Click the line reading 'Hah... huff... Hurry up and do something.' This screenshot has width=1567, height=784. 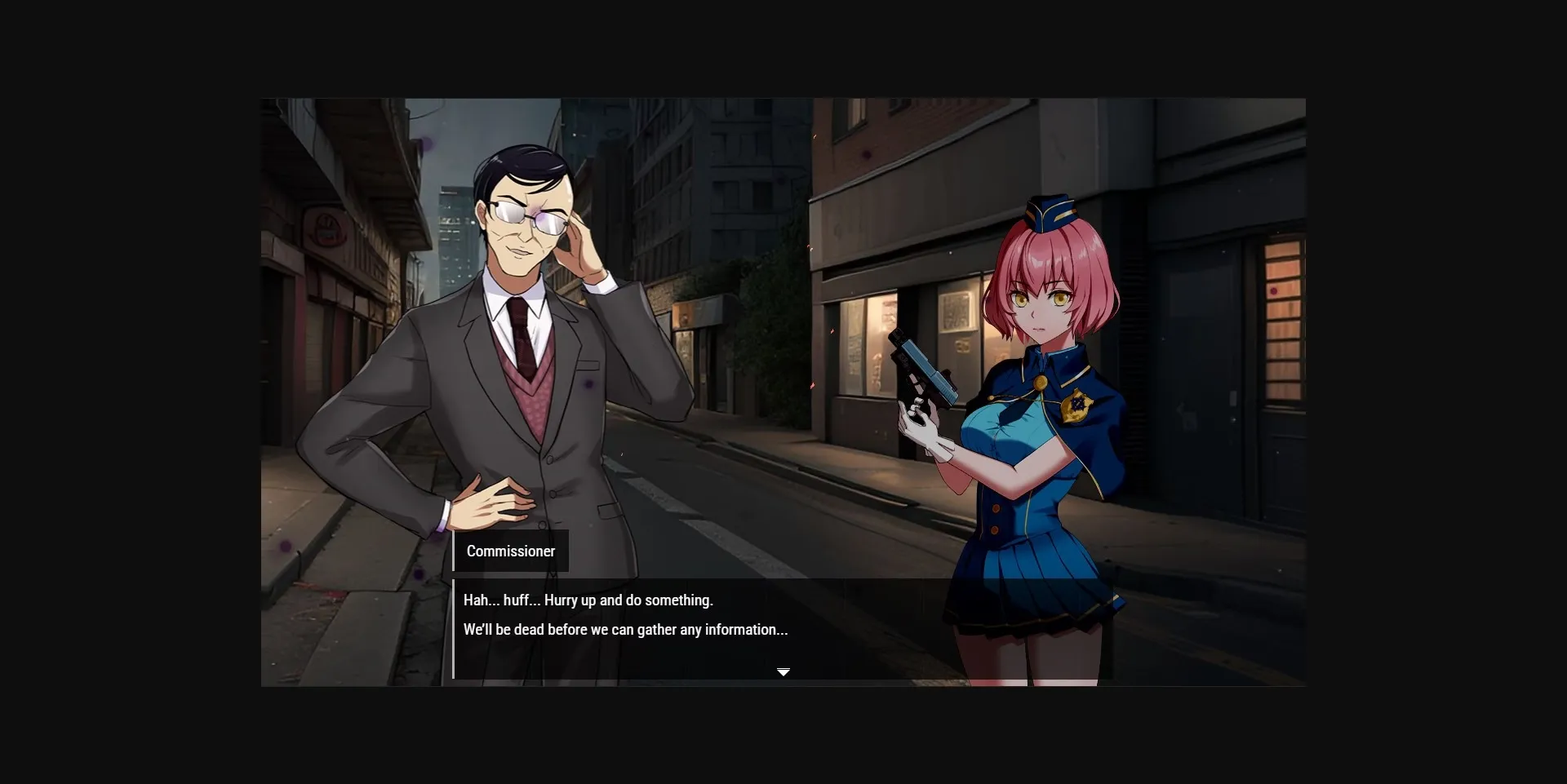(588, 600)
